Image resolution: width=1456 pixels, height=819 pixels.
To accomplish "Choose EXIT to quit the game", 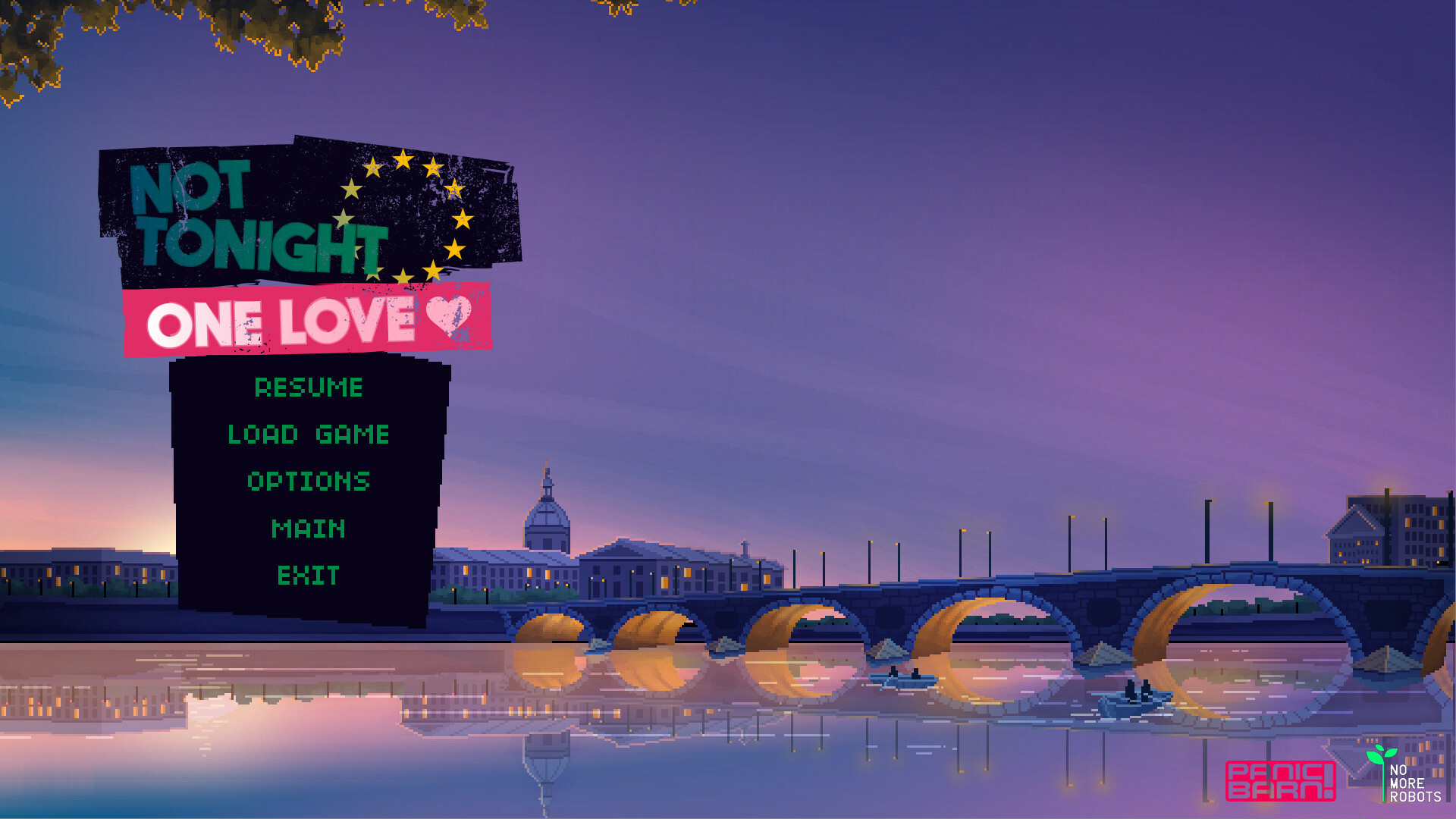I will [x=308, y=576].
